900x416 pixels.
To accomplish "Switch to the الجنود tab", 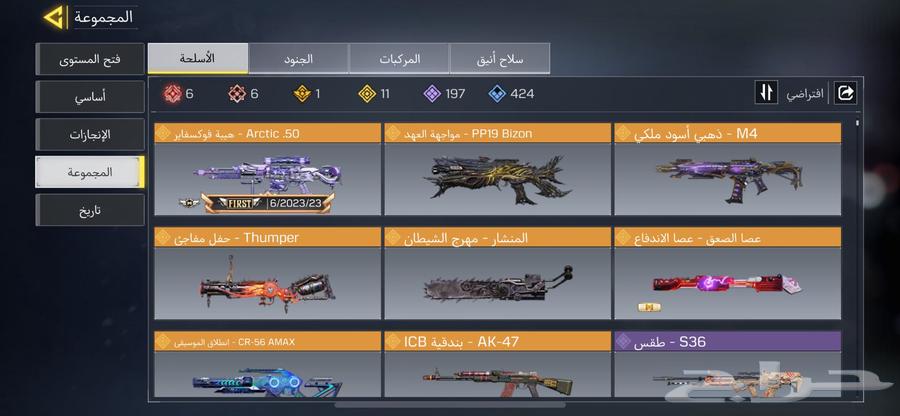I will (x=298, y=58).
